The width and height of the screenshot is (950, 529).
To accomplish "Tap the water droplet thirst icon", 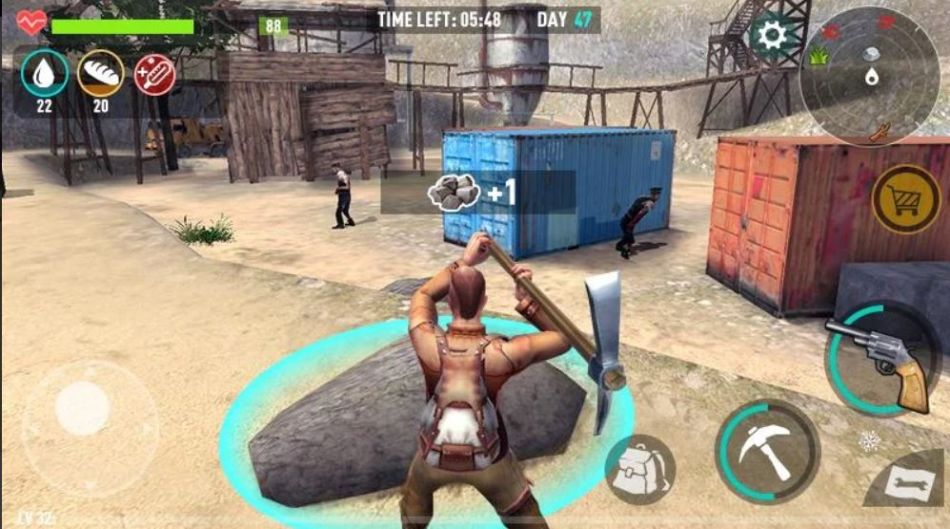I will (45, 73).
